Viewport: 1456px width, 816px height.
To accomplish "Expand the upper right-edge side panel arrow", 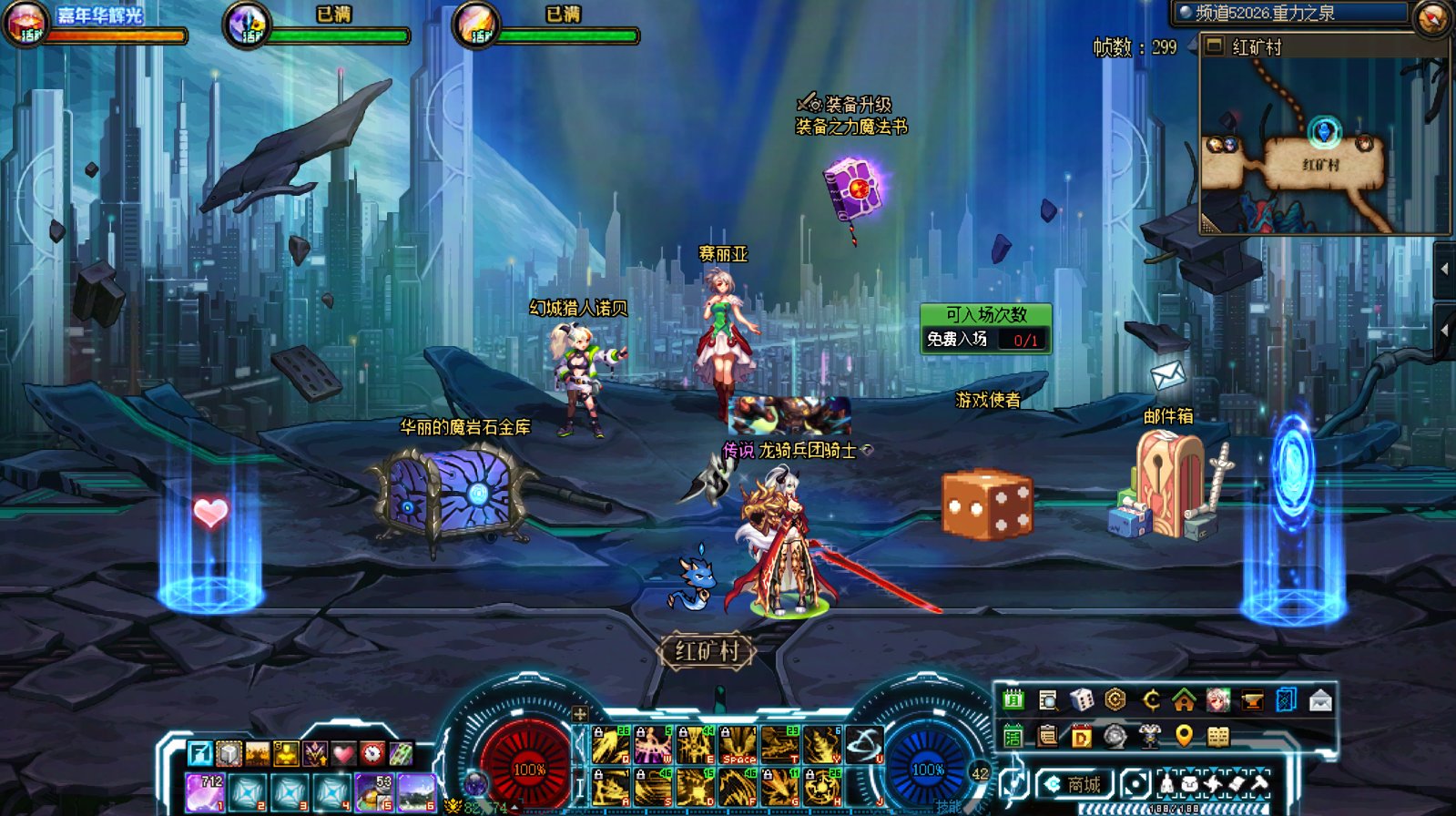I will coord(1444,269).
